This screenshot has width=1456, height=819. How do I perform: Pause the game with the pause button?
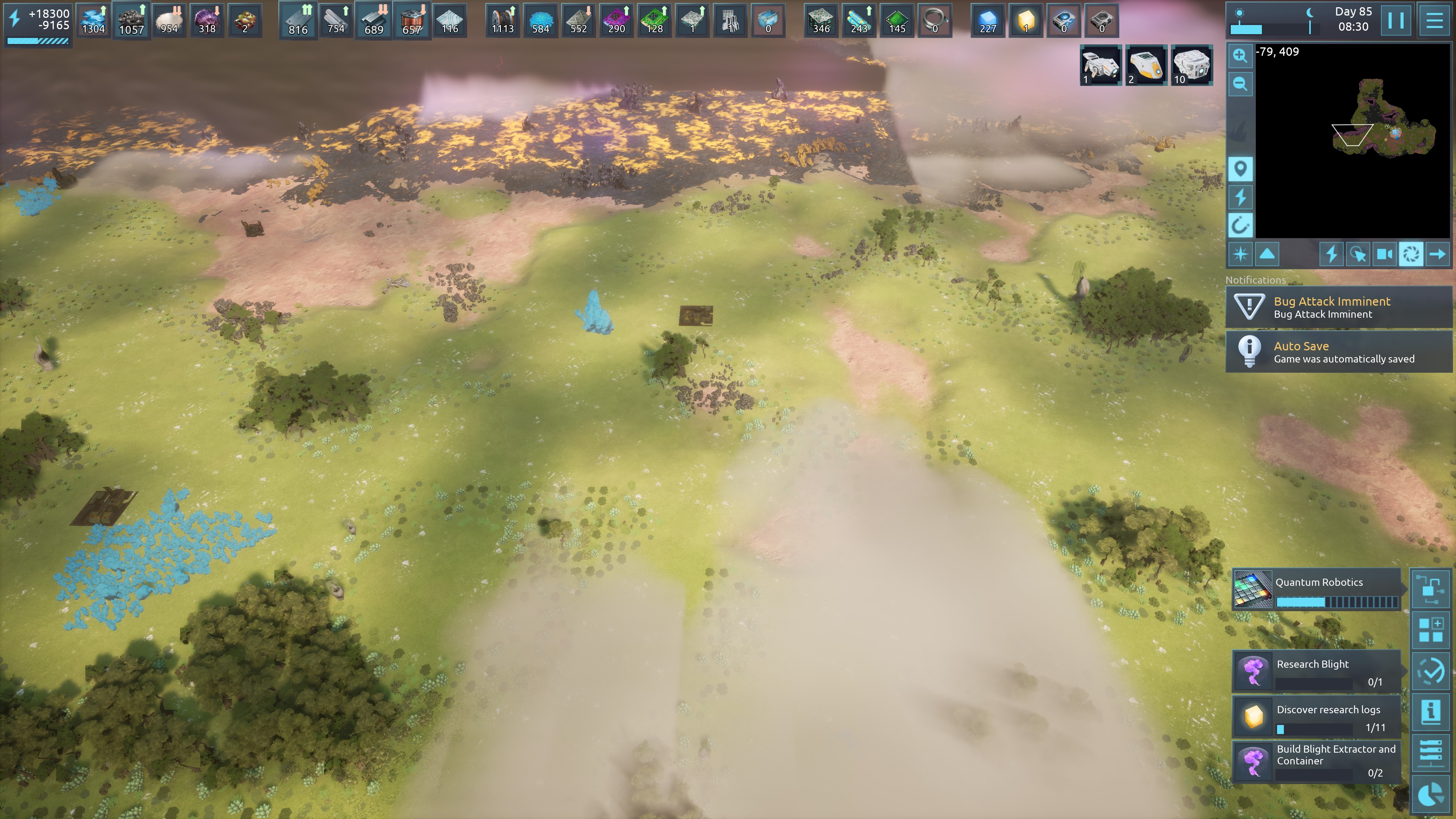click(1395, 21)
